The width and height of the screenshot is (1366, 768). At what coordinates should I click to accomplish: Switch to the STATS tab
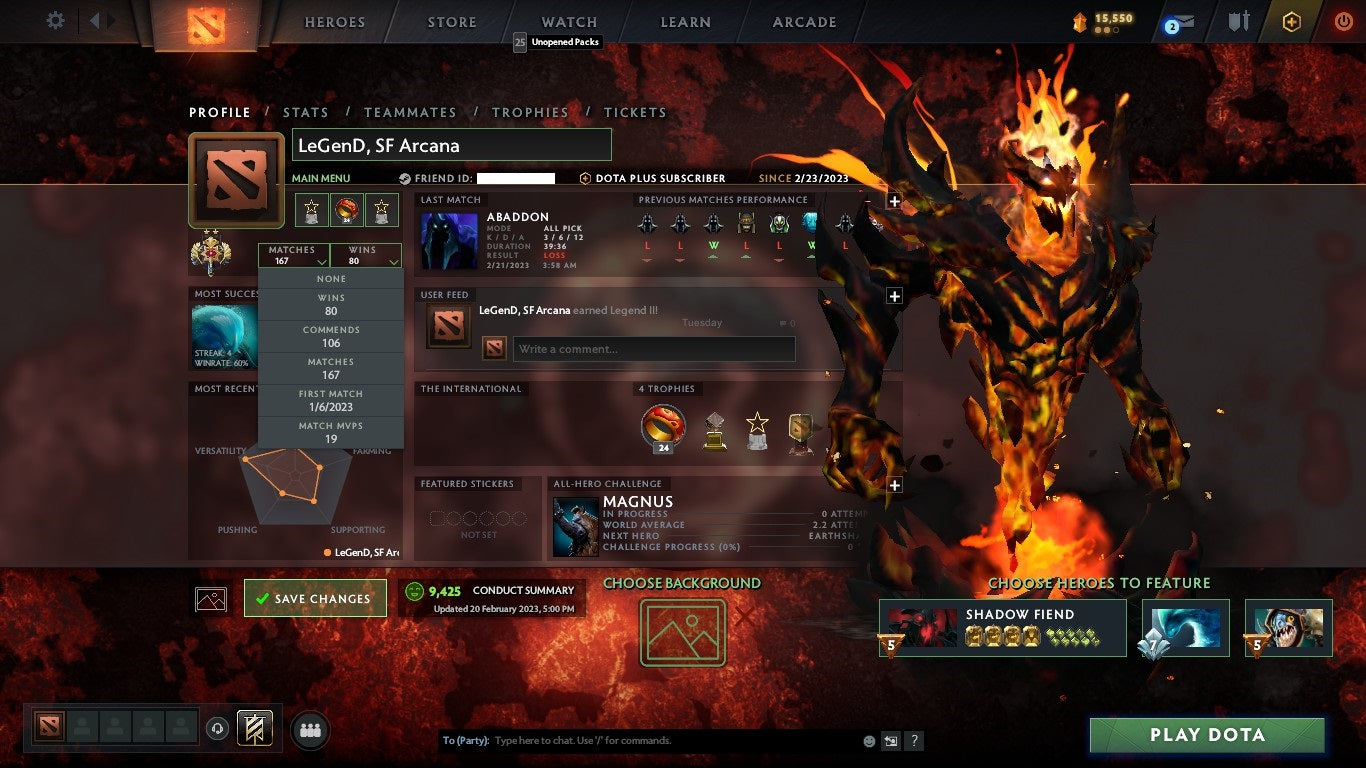(x=306, y=112)
